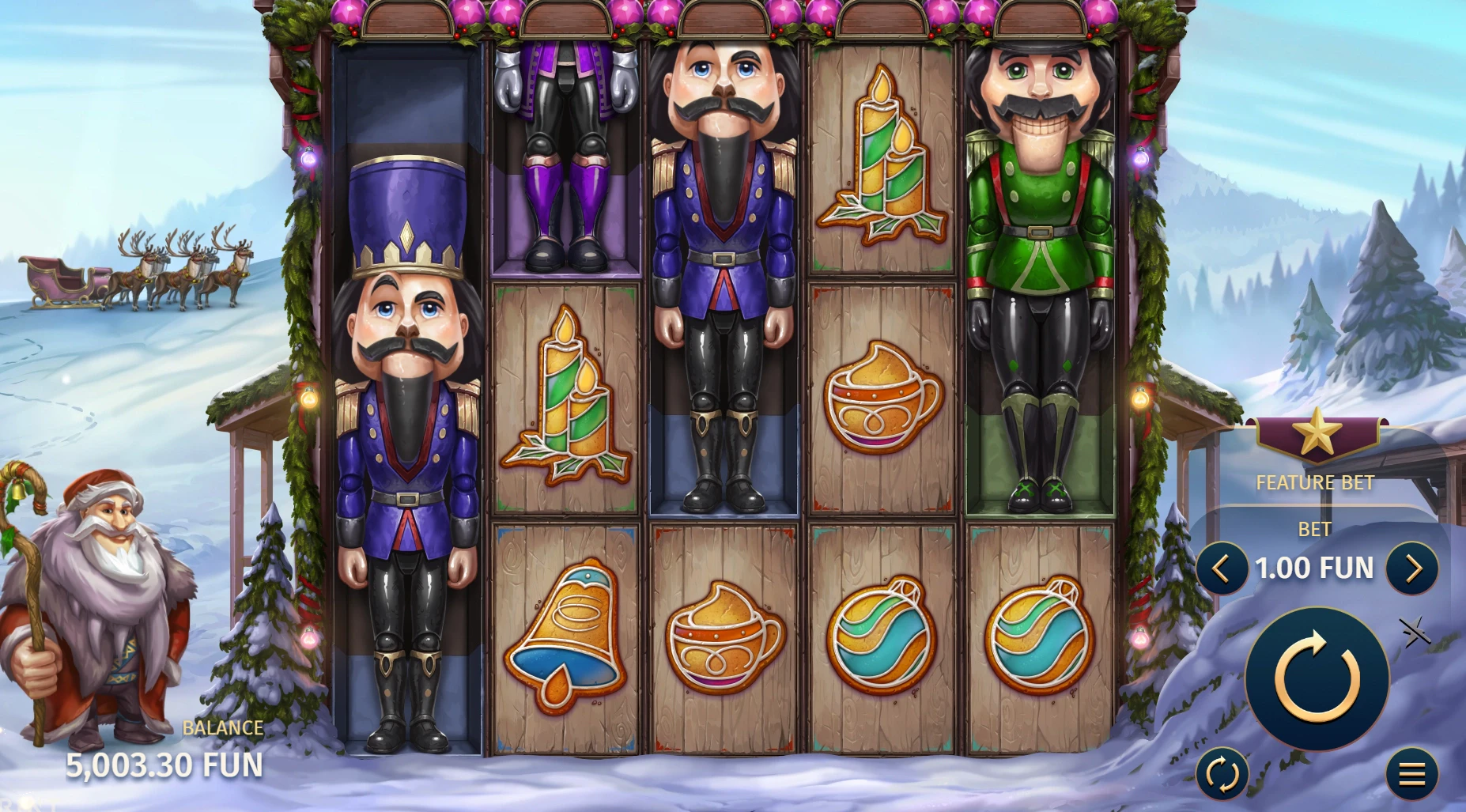Activate the Feature Bet option

coord(1314,482)
